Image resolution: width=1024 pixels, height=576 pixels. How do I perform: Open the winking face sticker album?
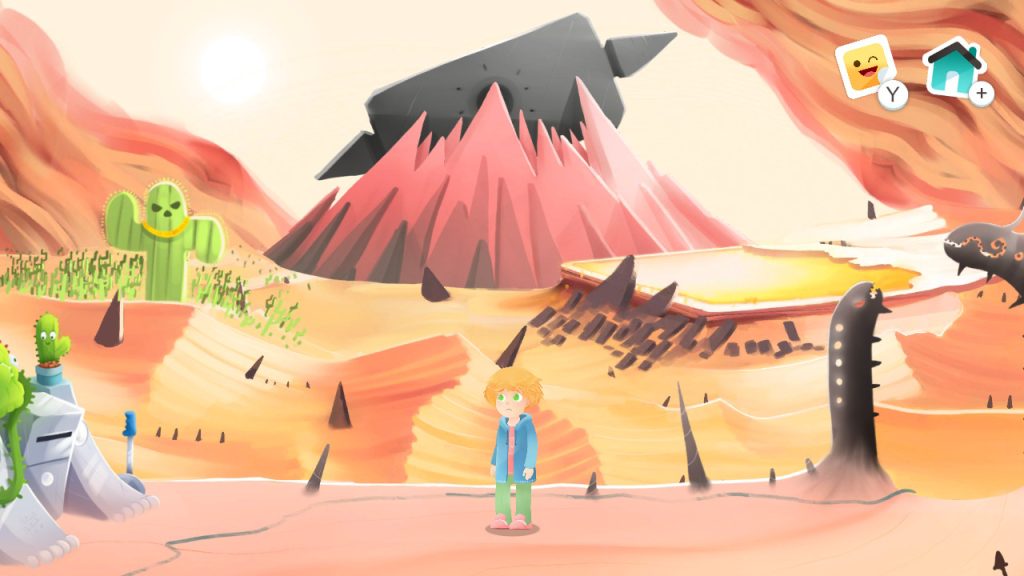click(x=866, y=68)
